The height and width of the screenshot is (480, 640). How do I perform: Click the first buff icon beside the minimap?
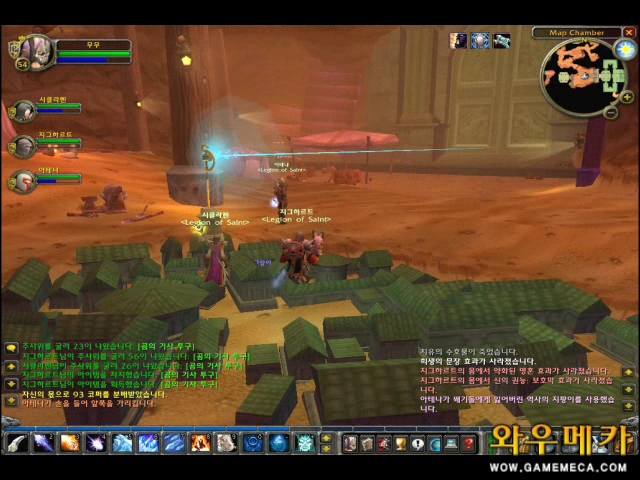[x=459, y=41]
